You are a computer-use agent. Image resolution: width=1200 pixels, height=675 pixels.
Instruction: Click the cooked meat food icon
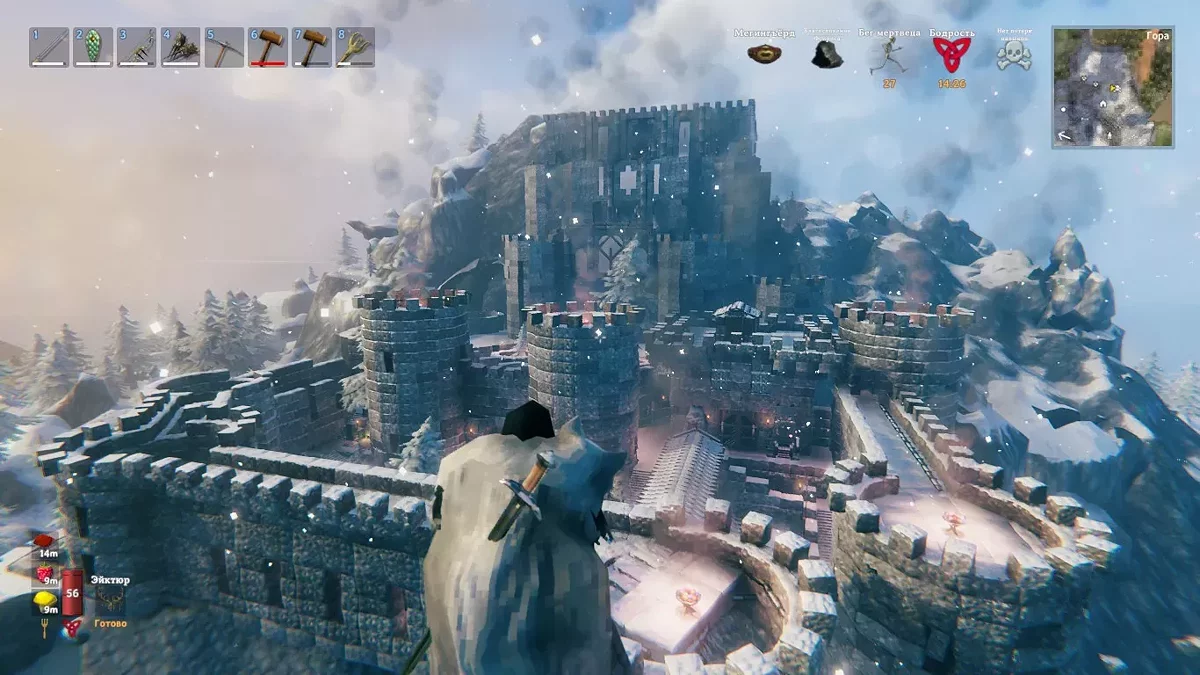[x=45, y=543]
